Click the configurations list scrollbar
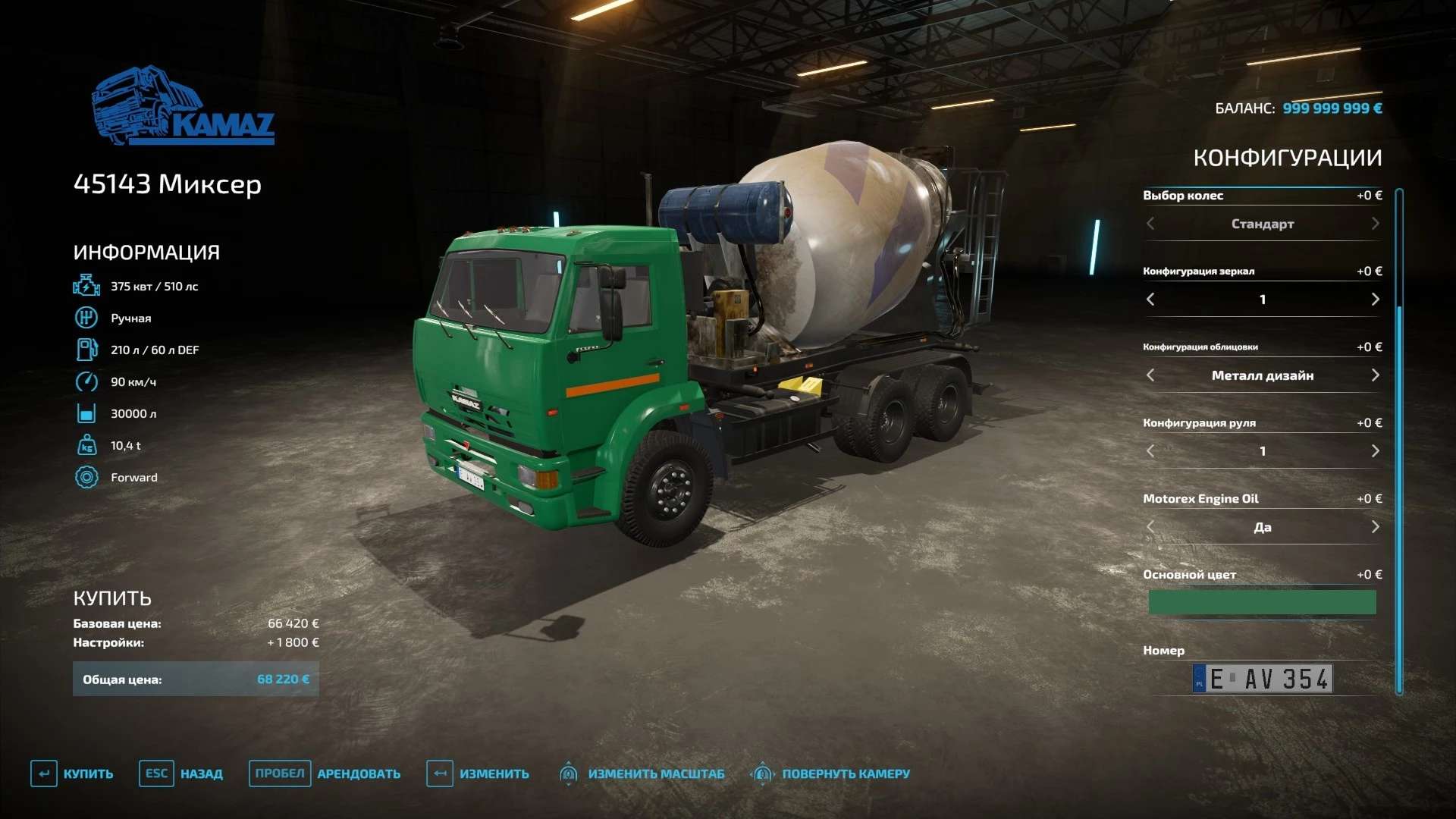This screenshot has height=819, width=1456. [1399, 440]
